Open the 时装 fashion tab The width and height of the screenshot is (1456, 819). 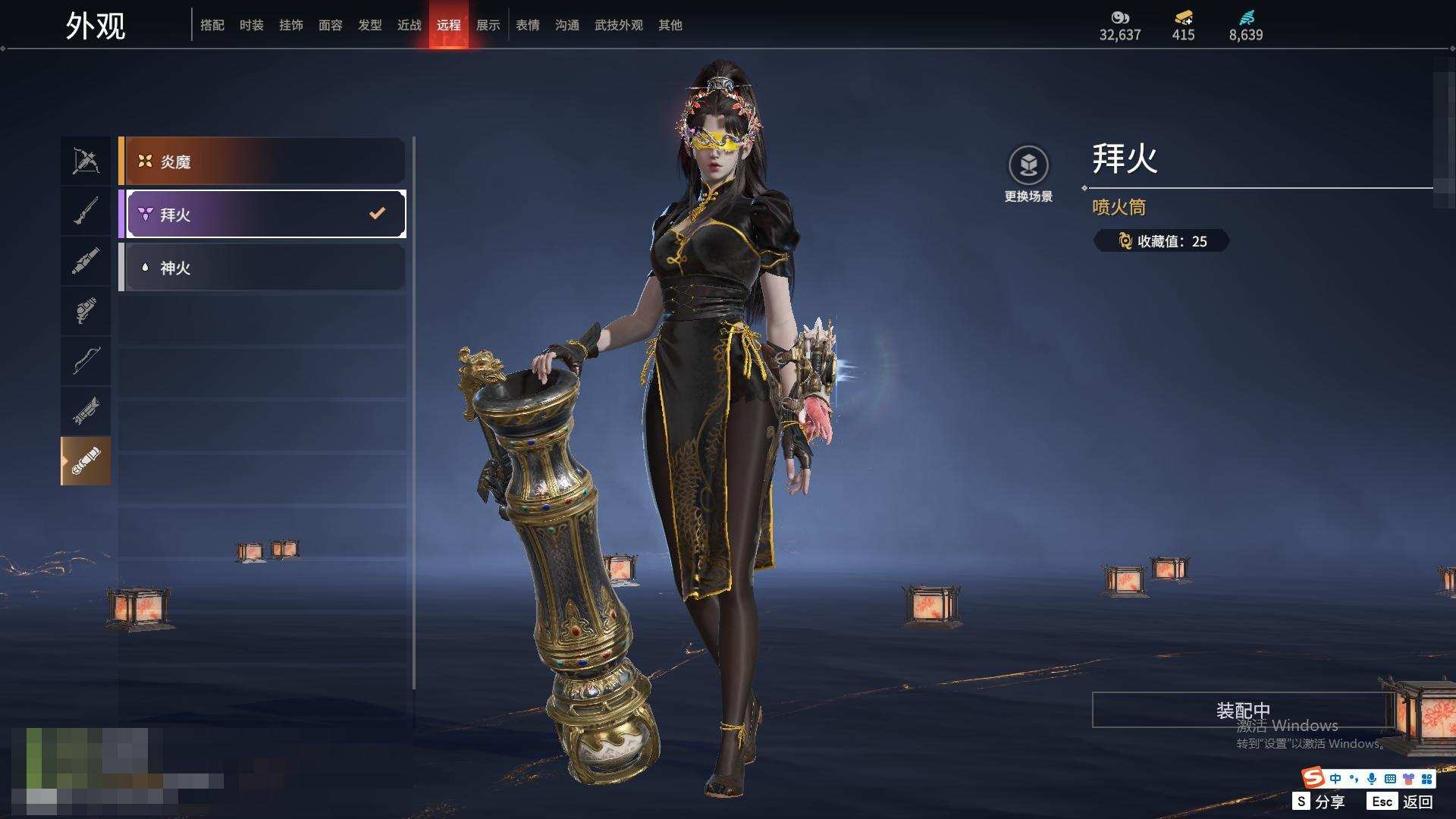tap(252, 25)
